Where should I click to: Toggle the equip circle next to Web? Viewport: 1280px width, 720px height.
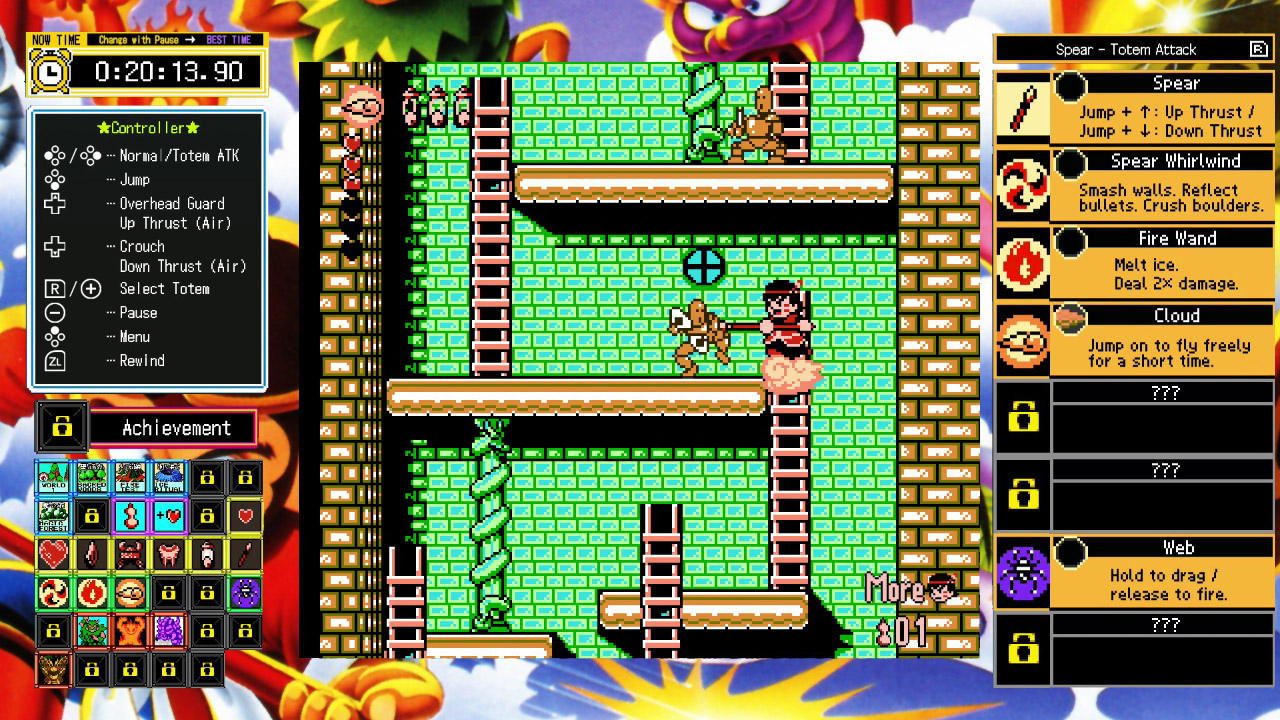(1070, 550)
